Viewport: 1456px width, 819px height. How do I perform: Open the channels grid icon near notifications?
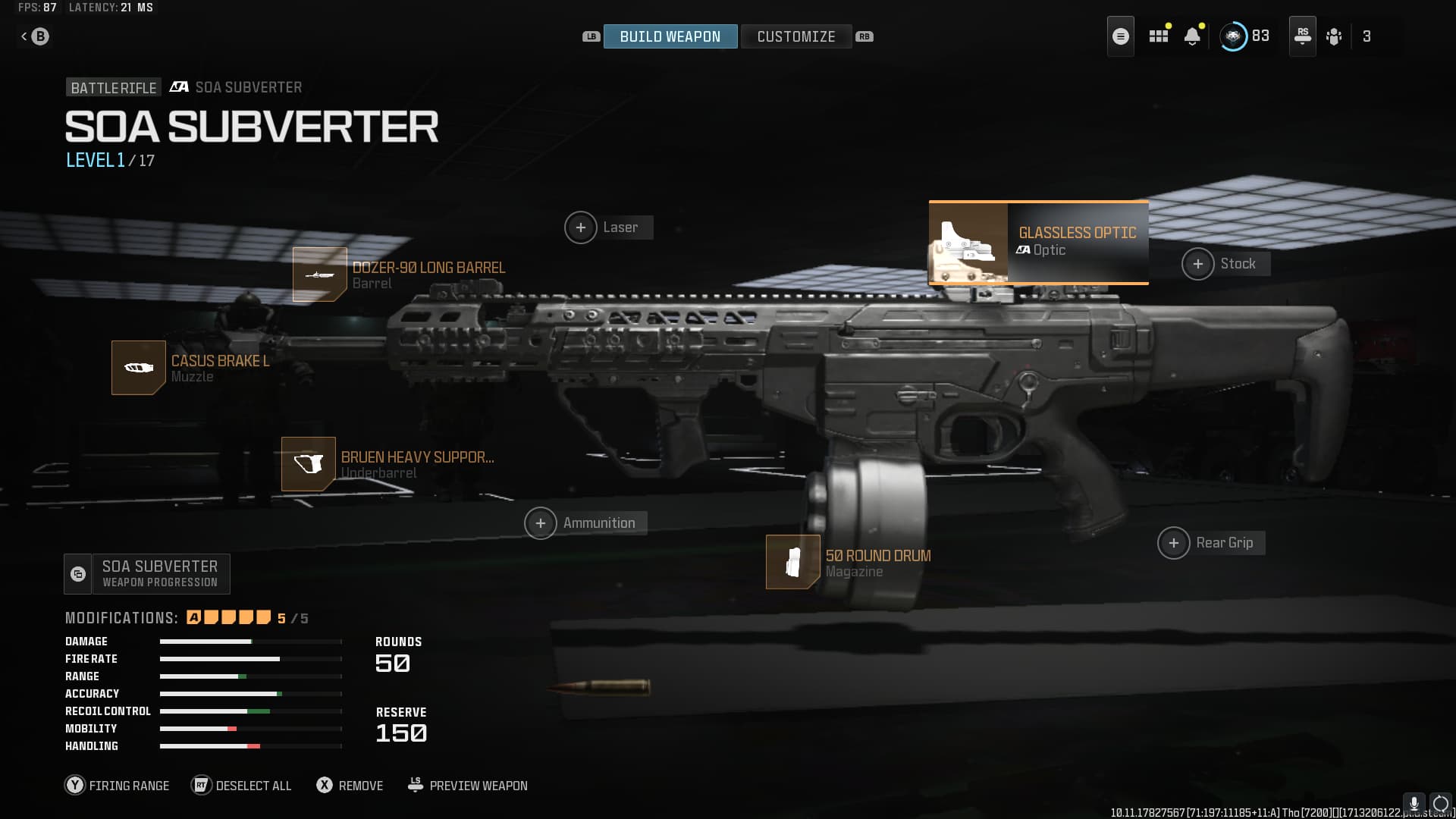(x=1158, y=36)
